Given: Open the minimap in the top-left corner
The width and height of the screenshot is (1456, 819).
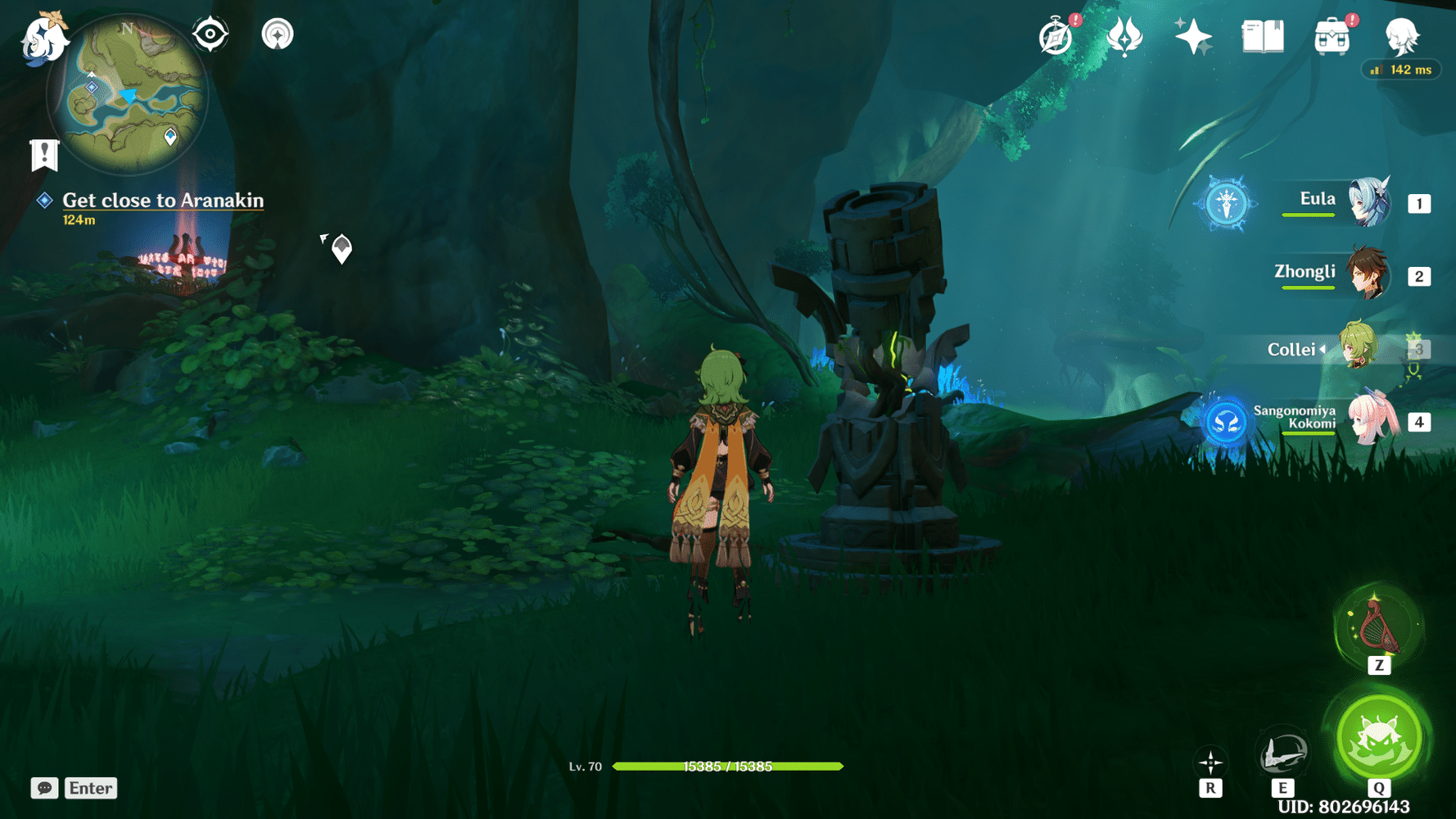Looking at the screenshot, I should (x=127, y=94).
